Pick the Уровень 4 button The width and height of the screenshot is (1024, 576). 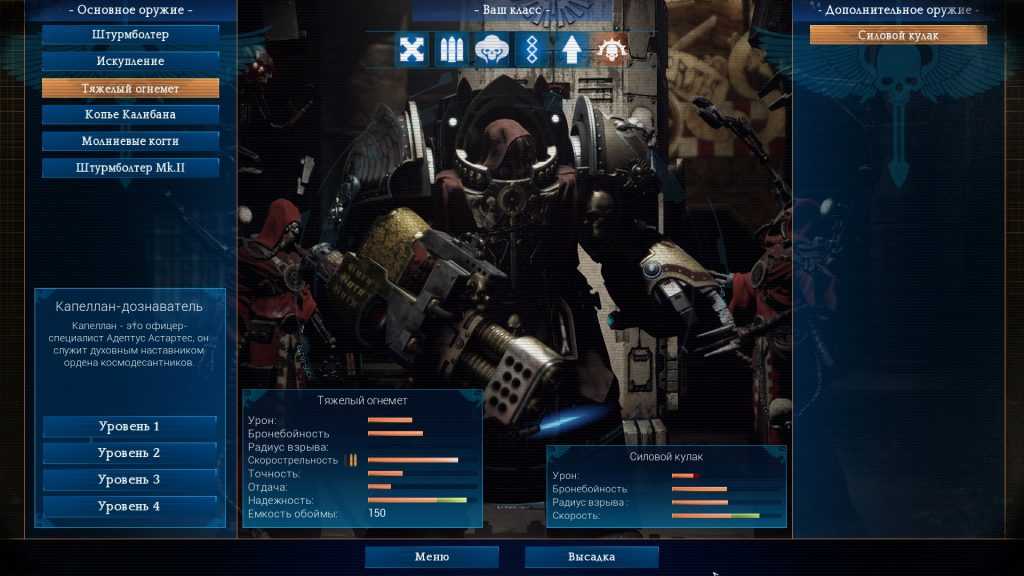(x=129, y=506)
